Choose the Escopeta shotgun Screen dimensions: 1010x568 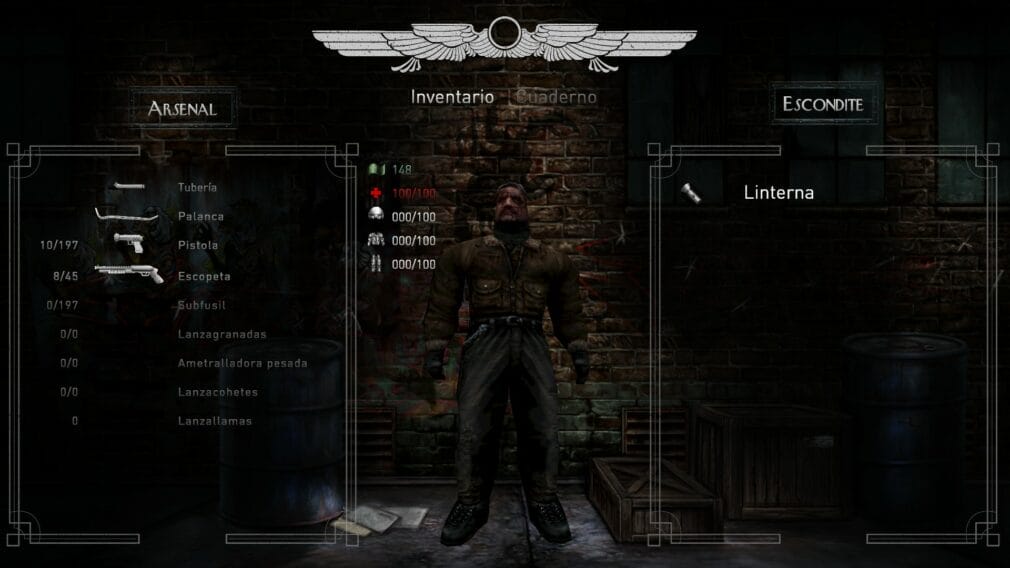(x=203, y=275)
